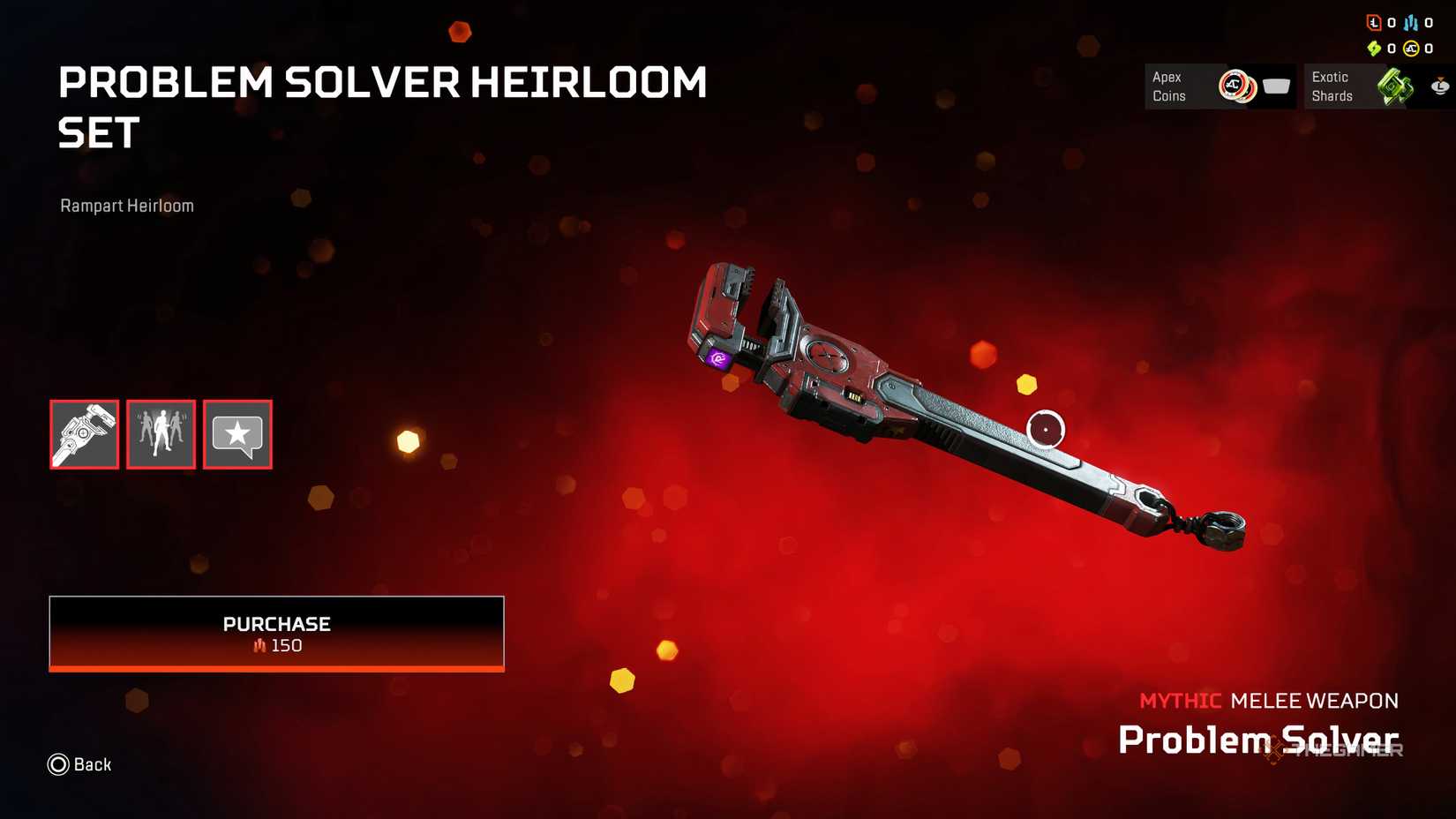1456x819 pixels.
Task: Open the Rampart Heirloom label
Action: point(126,206)
